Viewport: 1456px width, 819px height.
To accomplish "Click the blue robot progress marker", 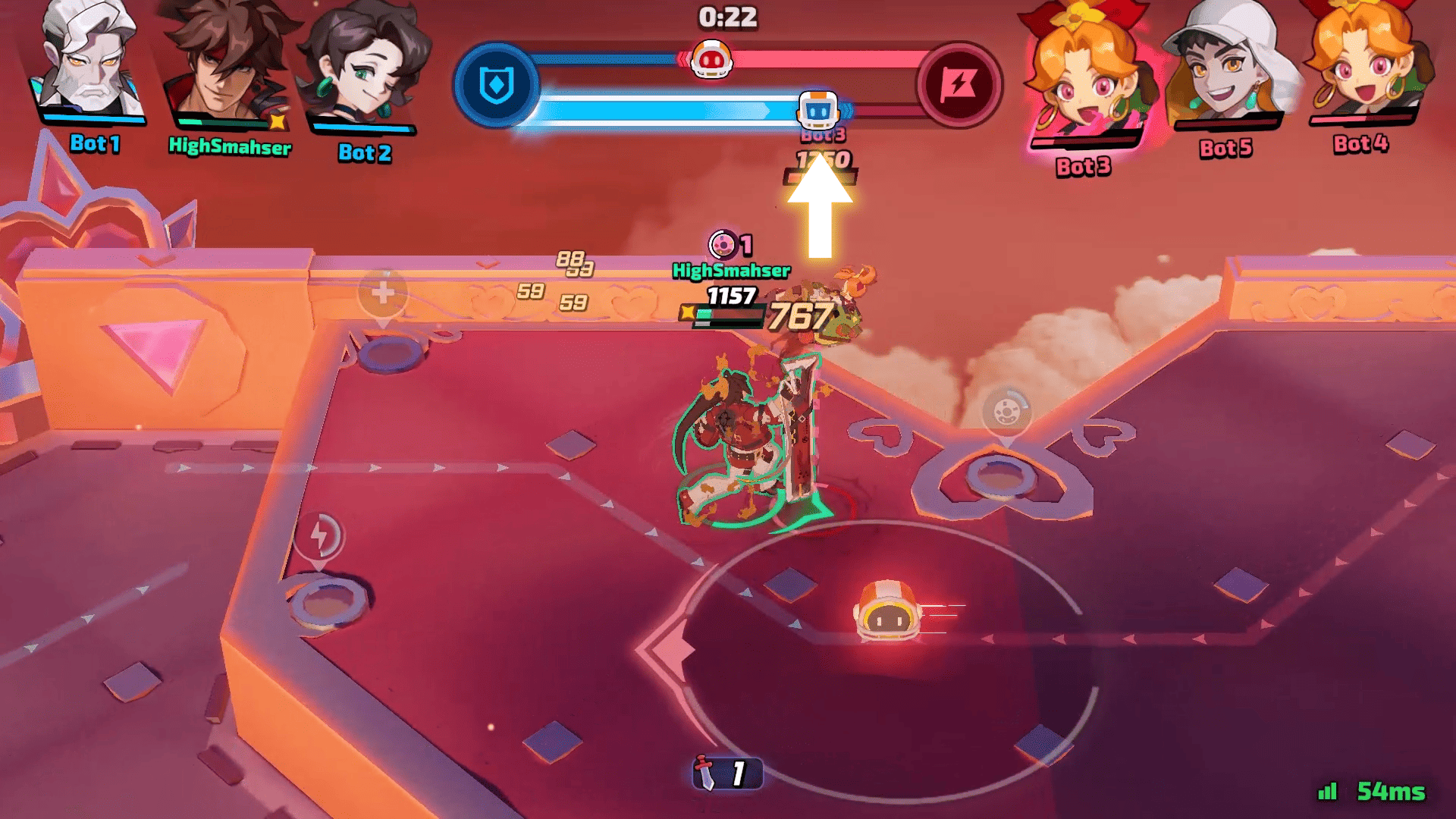I will [x=817, y=111].
